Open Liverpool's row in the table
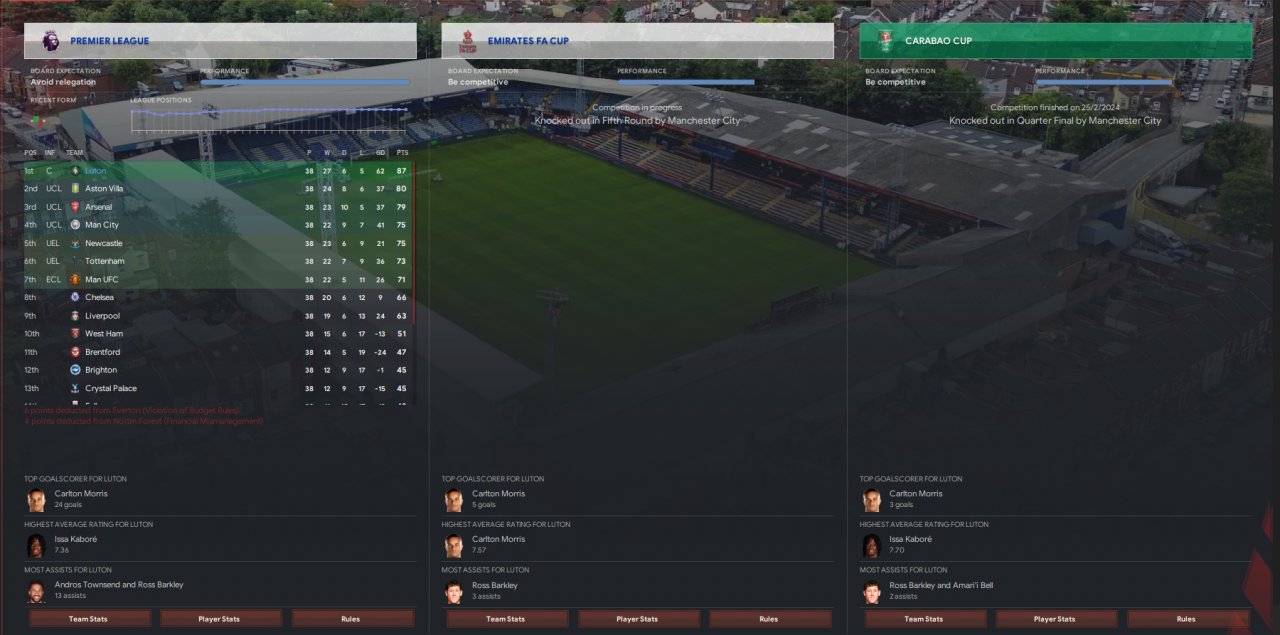Image resolution: width=1280 pixels, height=635 pixels. [102, 316]
